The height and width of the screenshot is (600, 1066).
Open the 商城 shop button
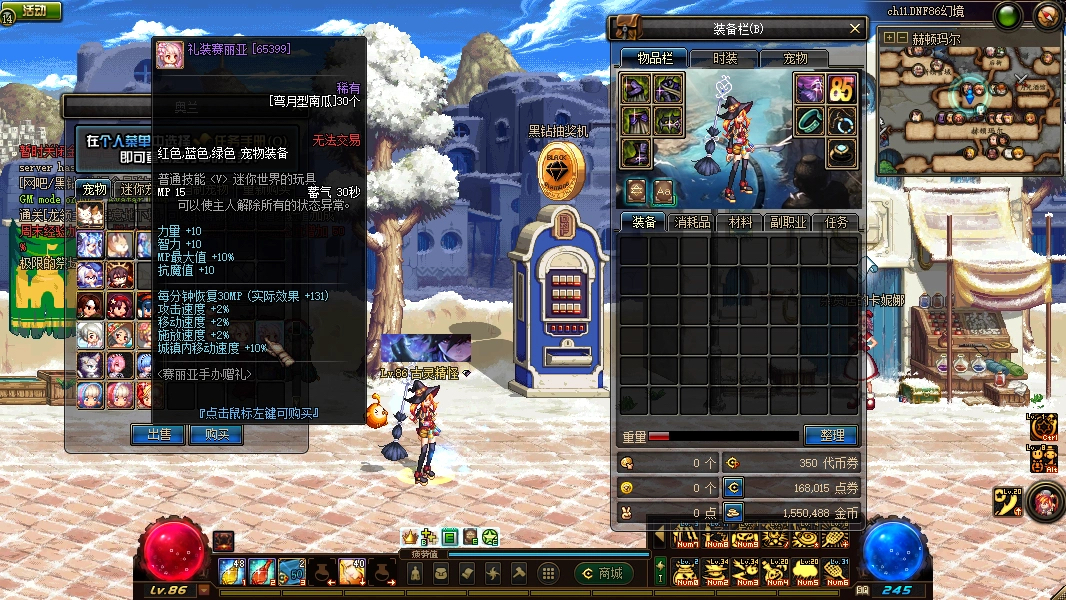[603, 573]
